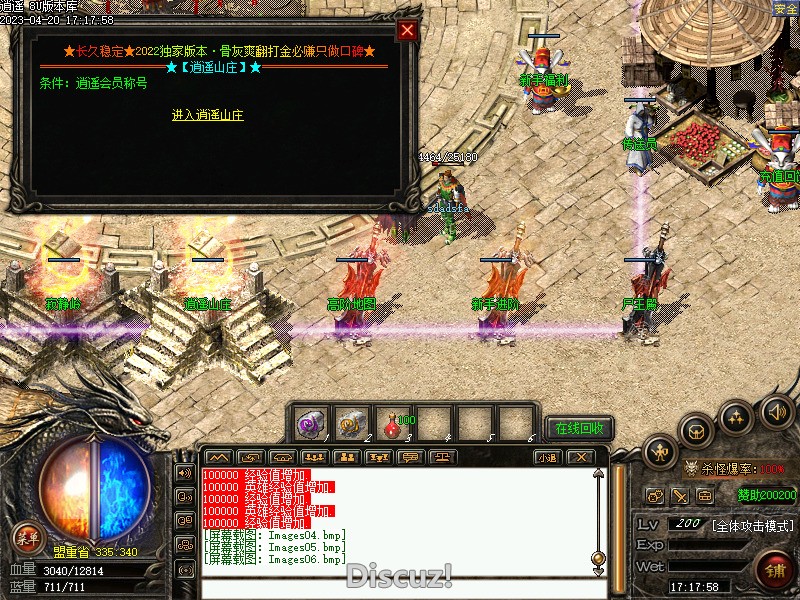Image resolution: width=800 pixels, height=600 pixels.
Task: Click the small crossed sword icon button
Action: coord(680,495)
